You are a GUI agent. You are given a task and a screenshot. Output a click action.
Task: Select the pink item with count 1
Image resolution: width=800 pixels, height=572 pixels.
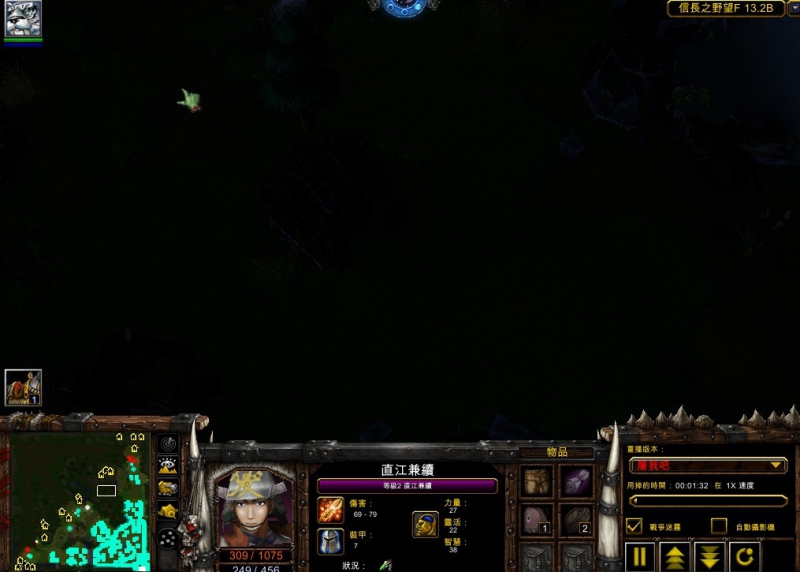click(x=537, y=519)
